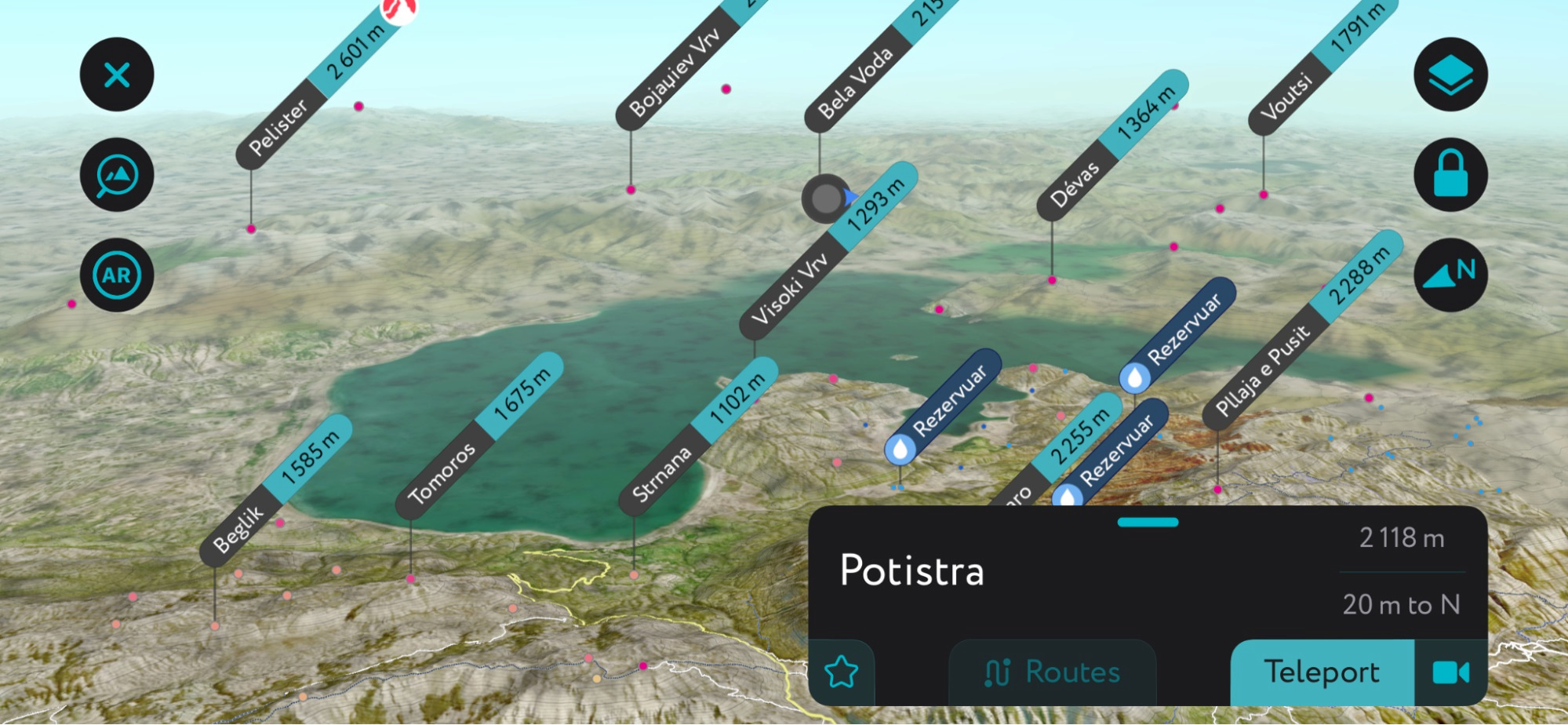Tap the compass to reset north orientation
Screen dimensions: 1568x725
[x=1450, y=274]
